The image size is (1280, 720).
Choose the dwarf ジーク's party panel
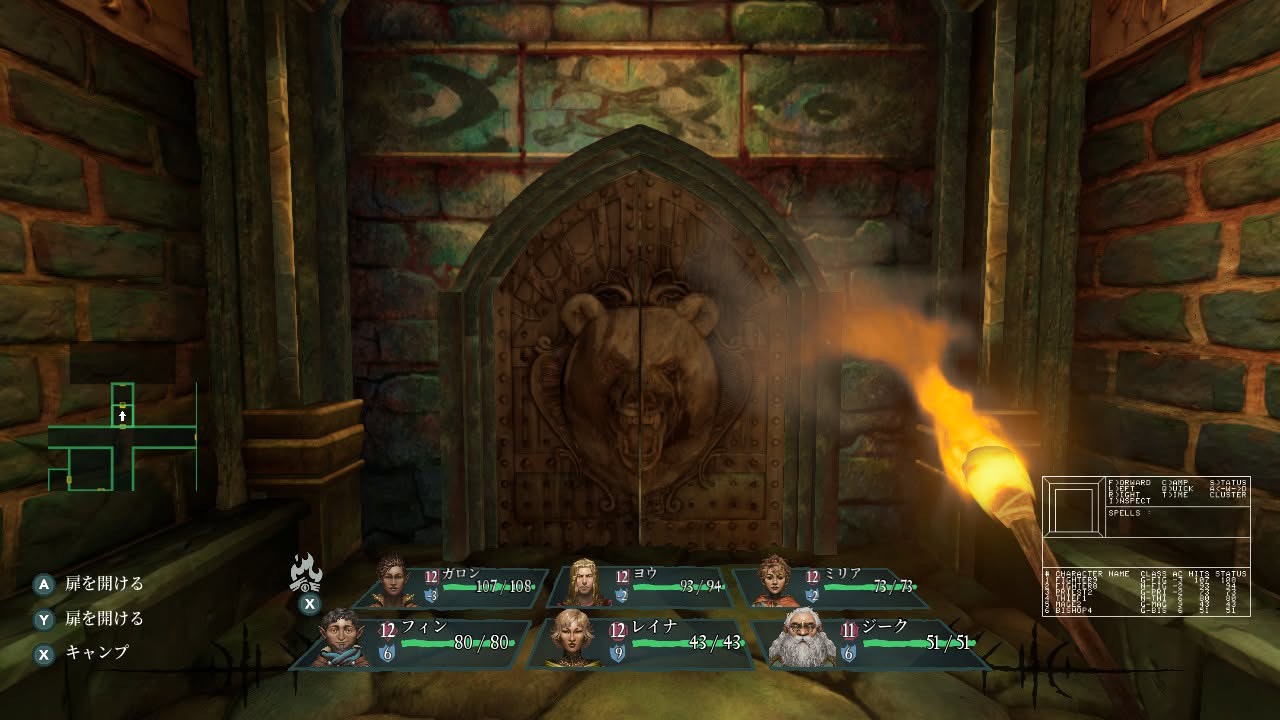coord(872,642)
